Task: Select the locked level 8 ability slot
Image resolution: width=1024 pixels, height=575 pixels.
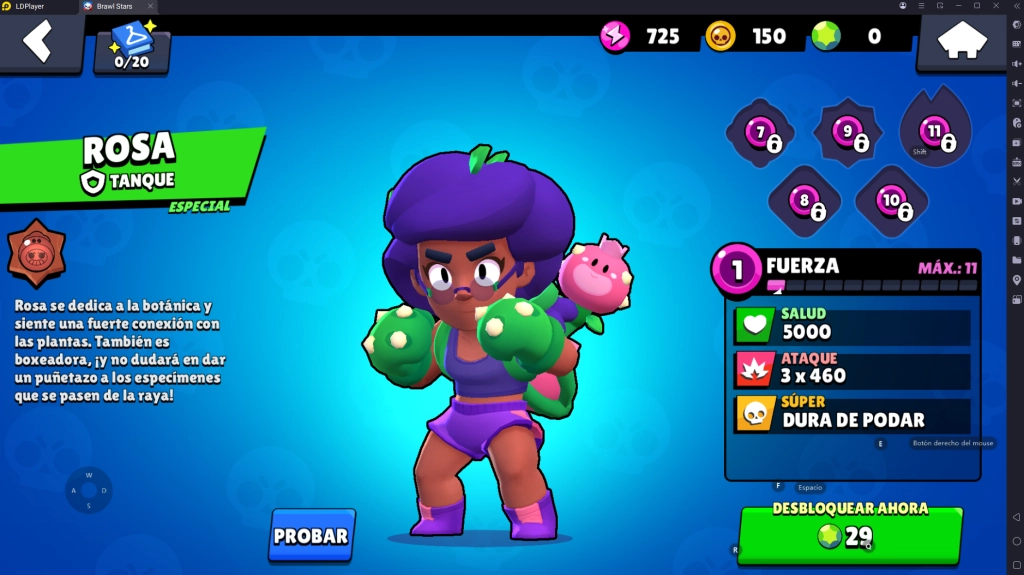Action: tap(805, 202)
